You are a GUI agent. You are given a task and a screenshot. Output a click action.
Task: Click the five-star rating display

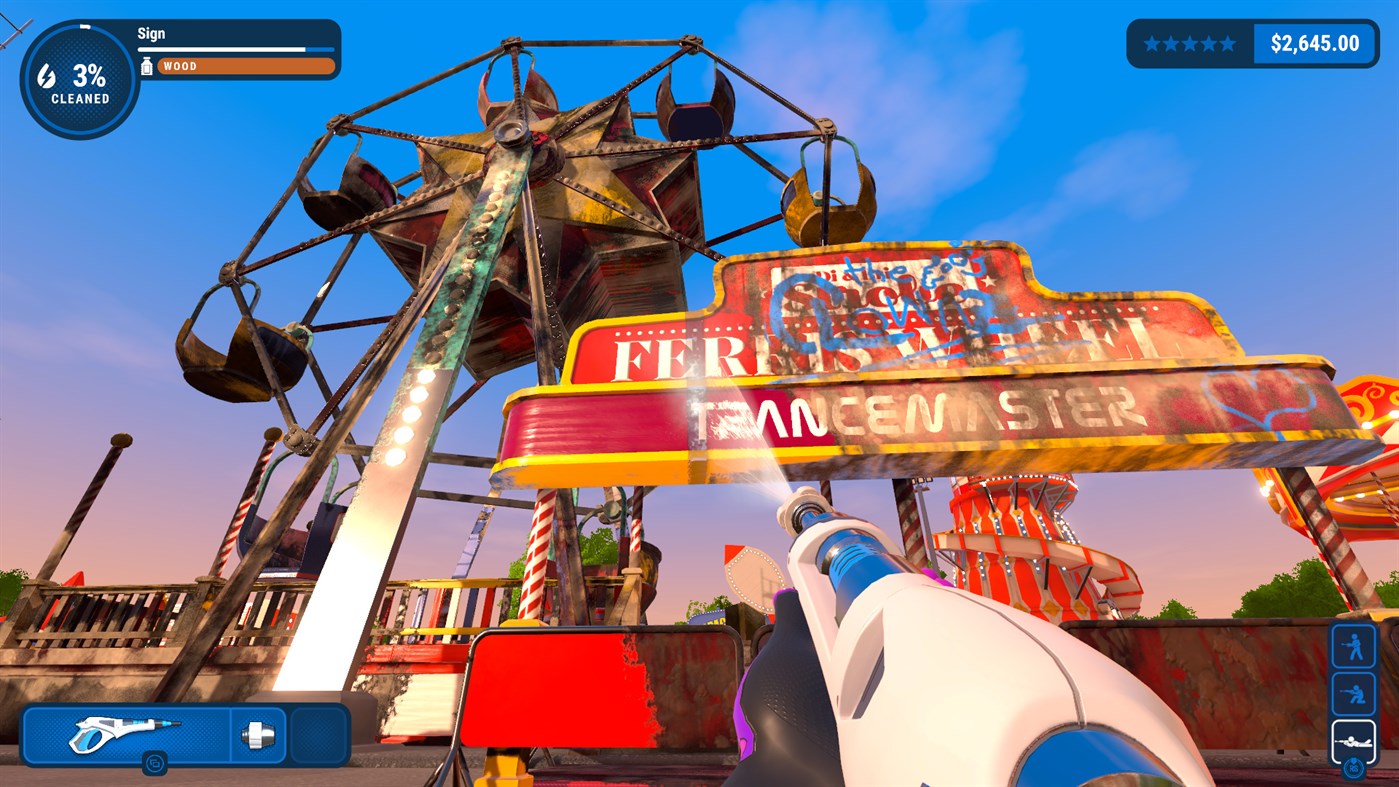click(1190, 43)
